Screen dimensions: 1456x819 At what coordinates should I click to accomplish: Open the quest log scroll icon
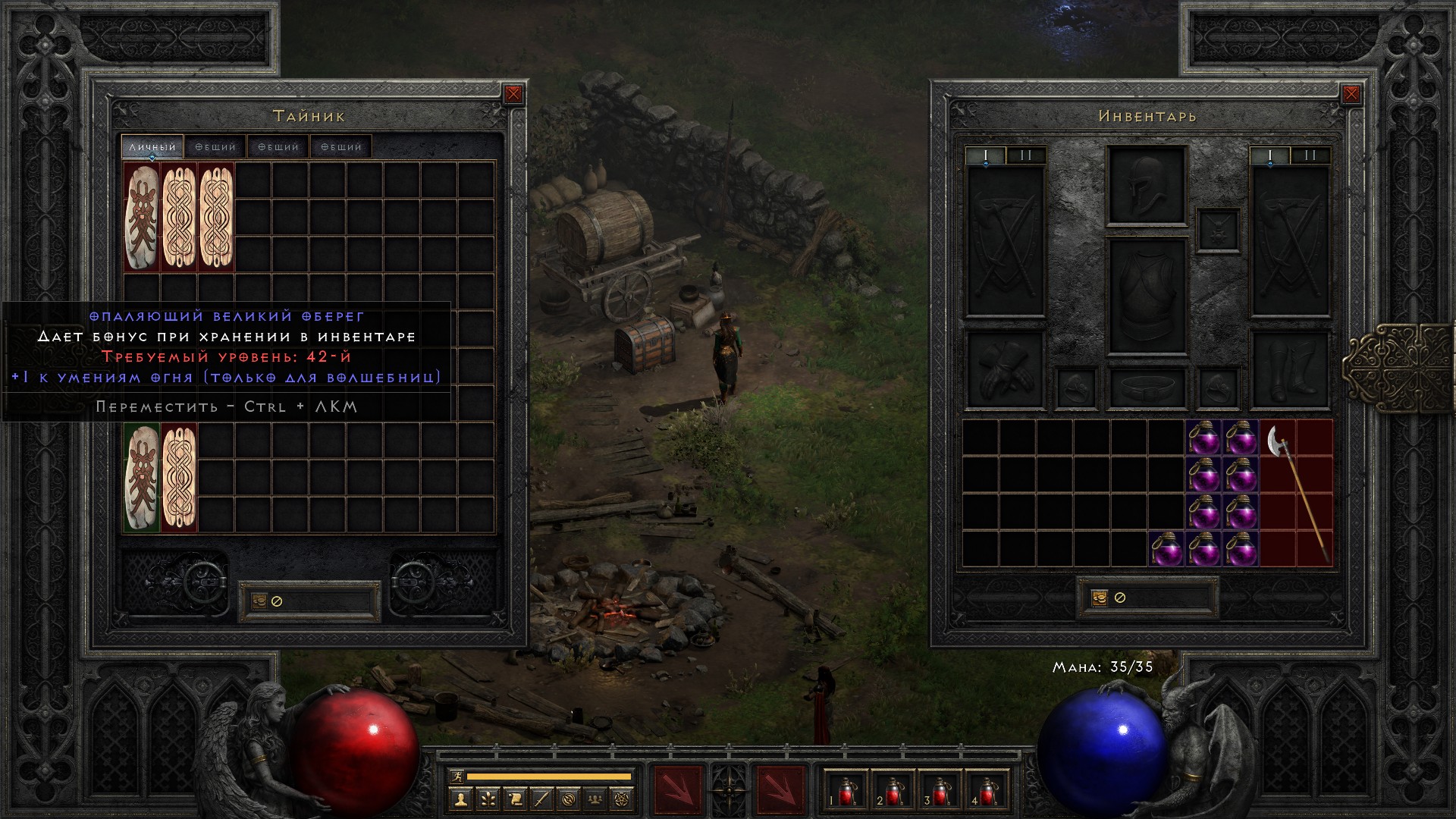pos(515,799)
